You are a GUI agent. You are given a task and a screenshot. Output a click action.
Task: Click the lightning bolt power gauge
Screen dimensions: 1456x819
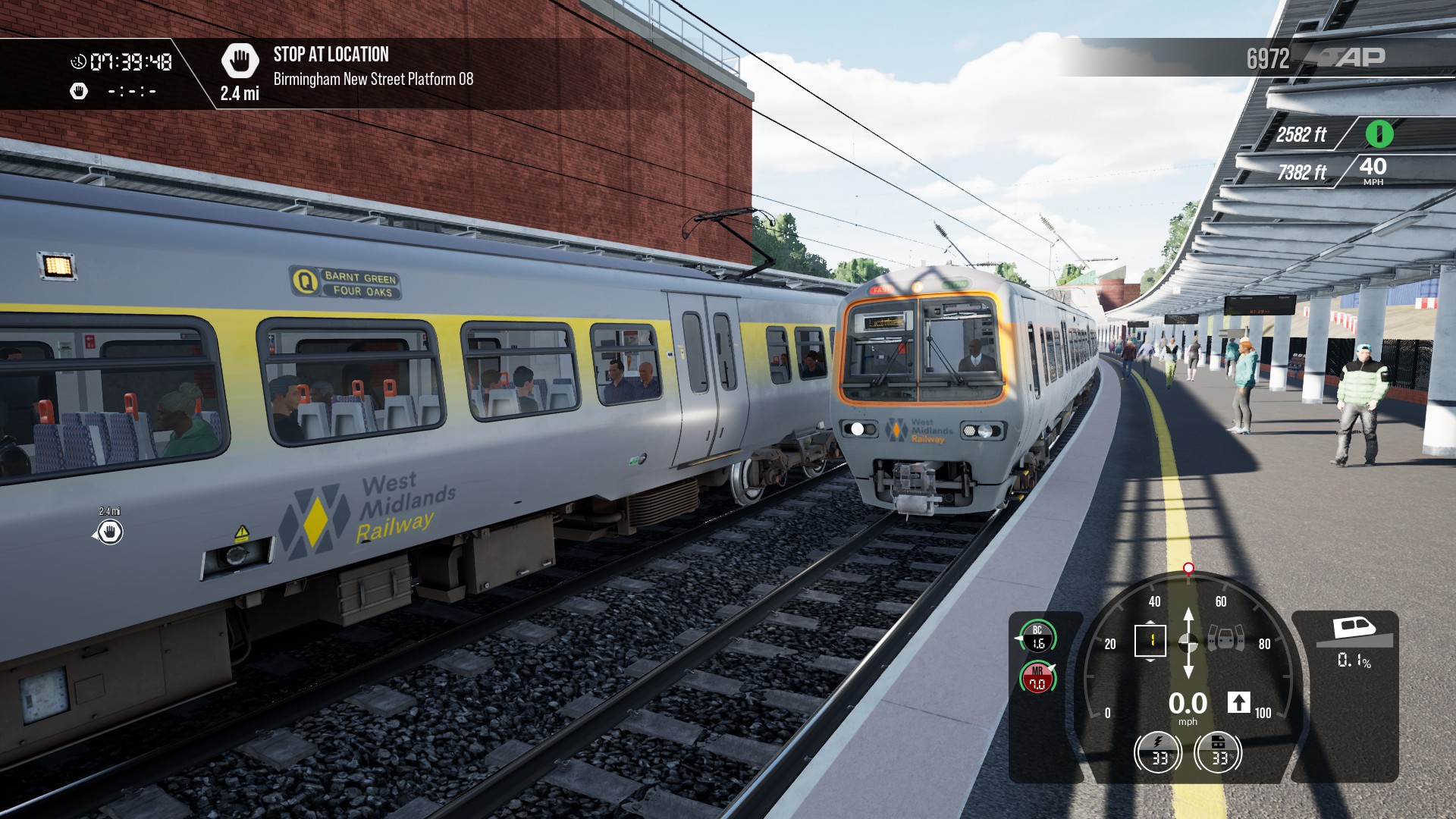point(1158,753)
